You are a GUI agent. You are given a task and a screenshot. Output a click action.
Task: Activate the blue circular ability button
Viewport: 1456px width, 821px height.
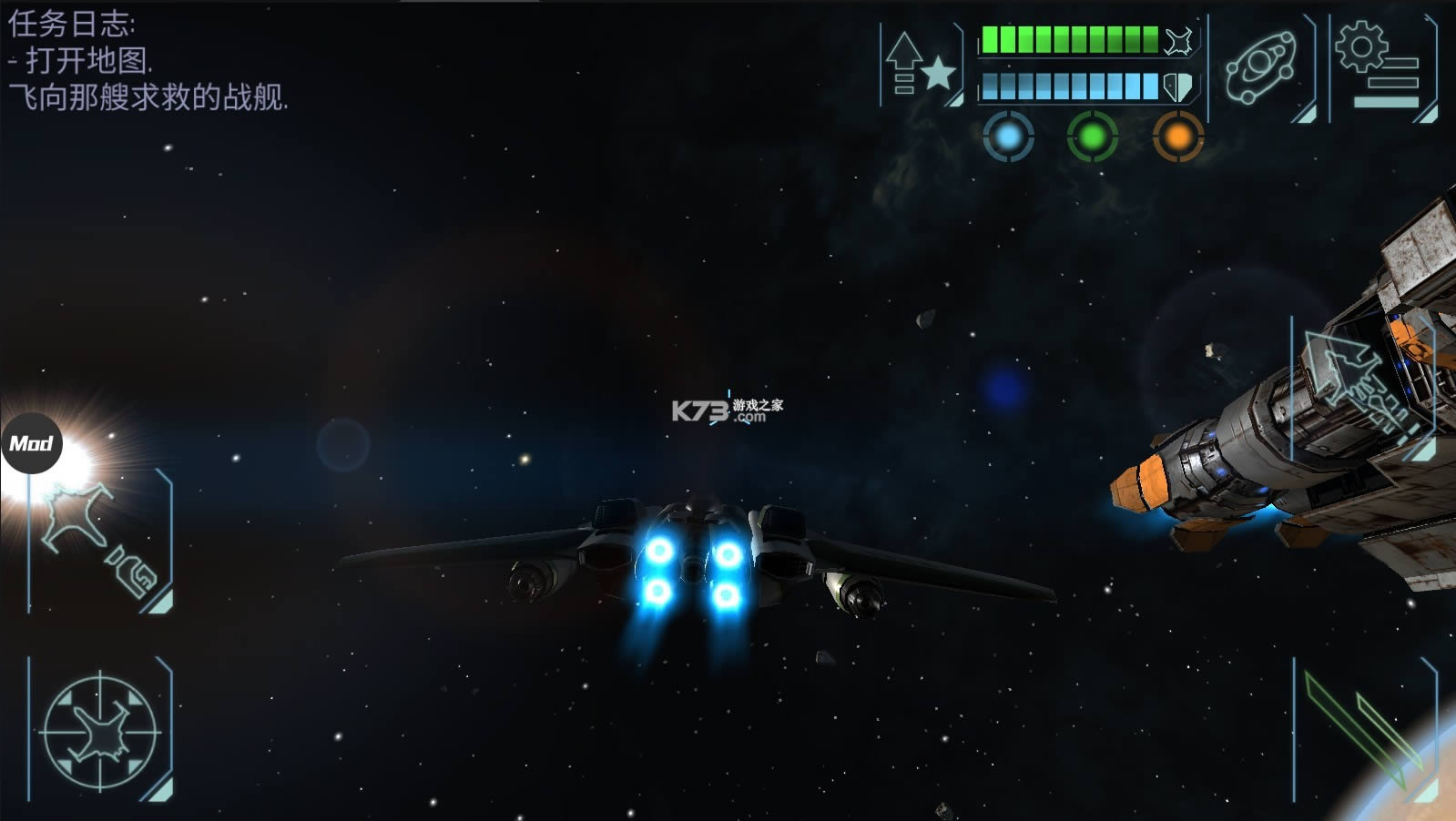click(1008, 137)
